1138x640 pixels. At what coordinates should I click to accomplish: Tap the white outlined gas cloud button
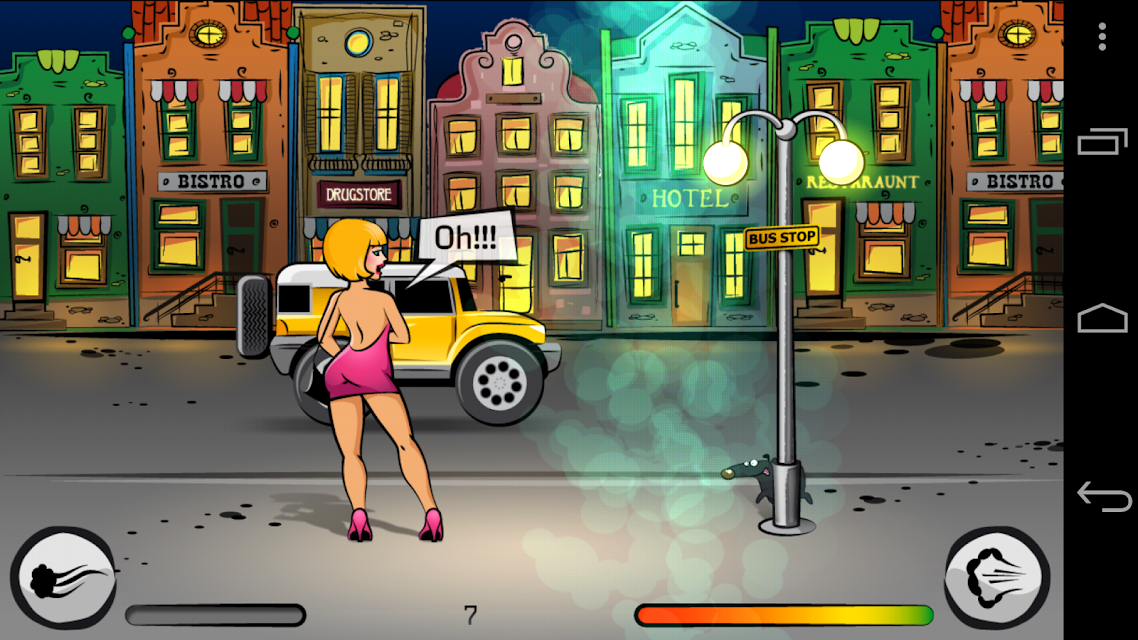pos(997,579)
